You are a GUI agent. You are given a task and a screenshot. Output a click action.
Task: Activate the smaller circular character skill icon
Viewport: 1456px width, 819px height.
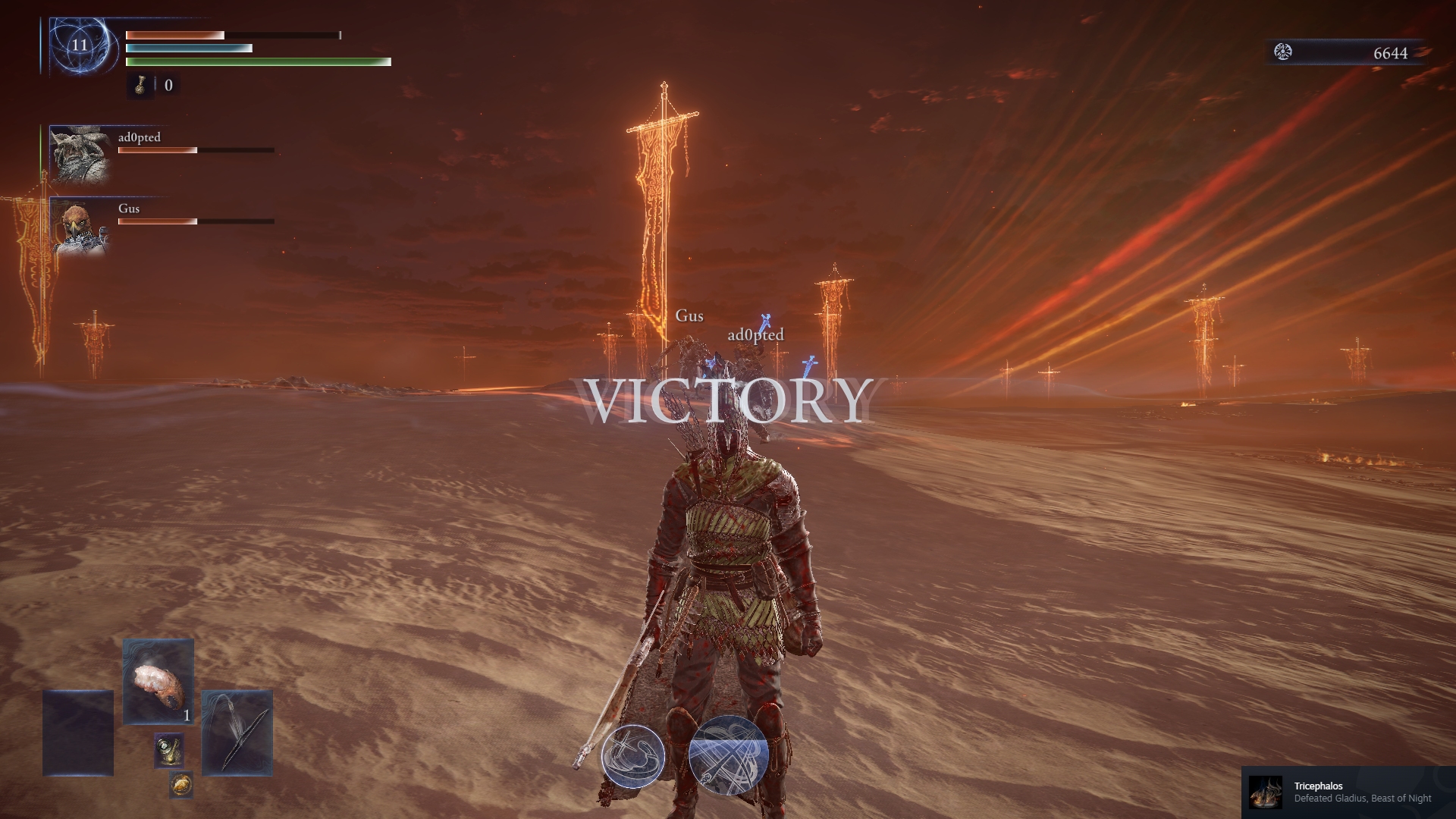pos(633,756)
